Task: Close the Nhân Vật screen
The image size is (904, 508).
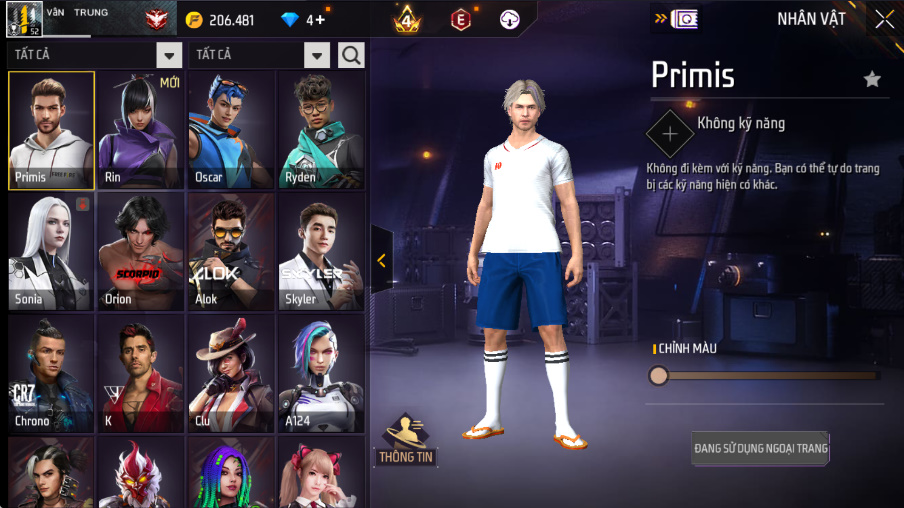Action: coord(884,19)
